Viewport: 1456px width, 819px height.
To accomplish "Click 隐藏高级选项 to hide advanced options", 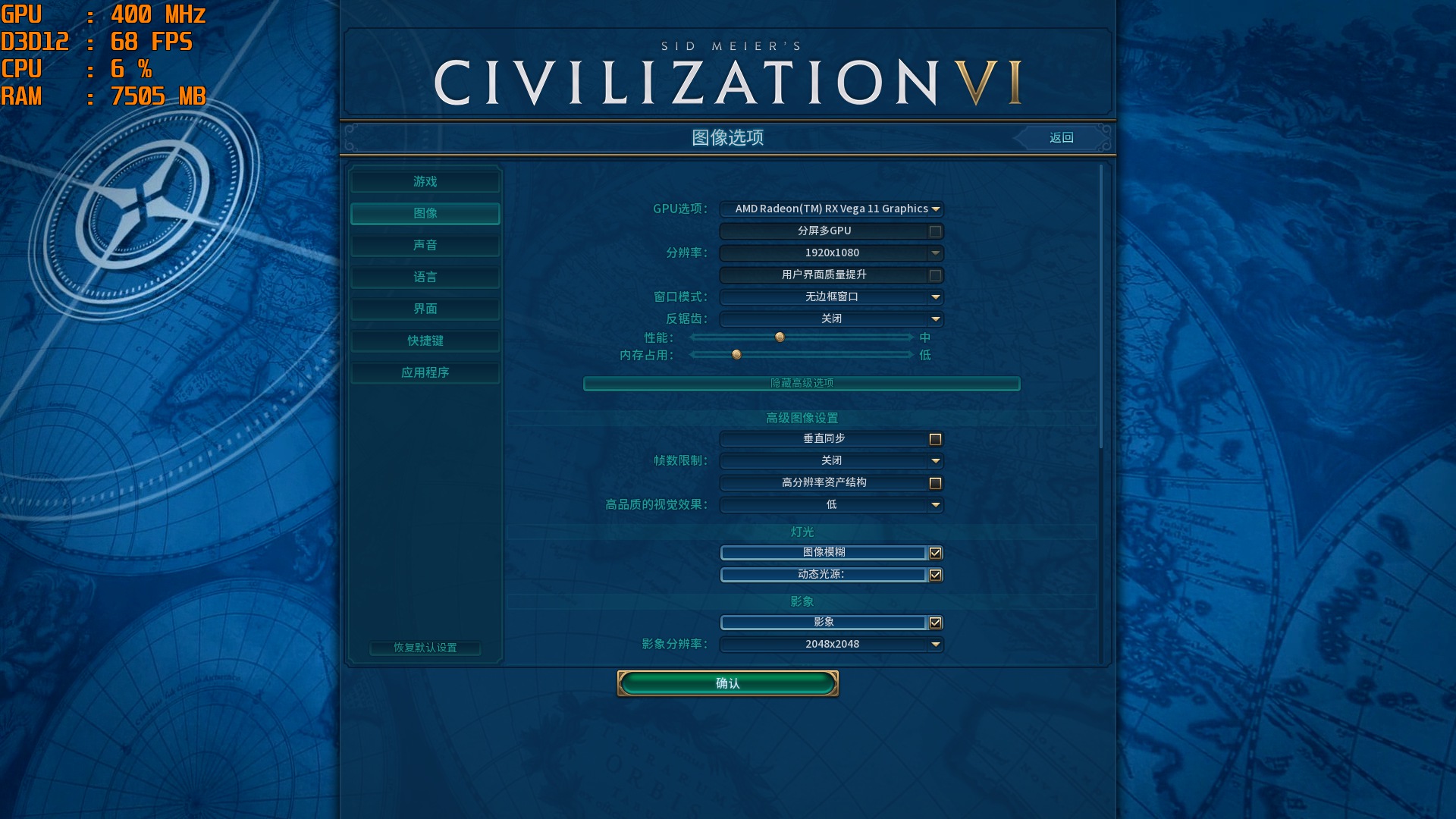I will click(x=802, y=384).
